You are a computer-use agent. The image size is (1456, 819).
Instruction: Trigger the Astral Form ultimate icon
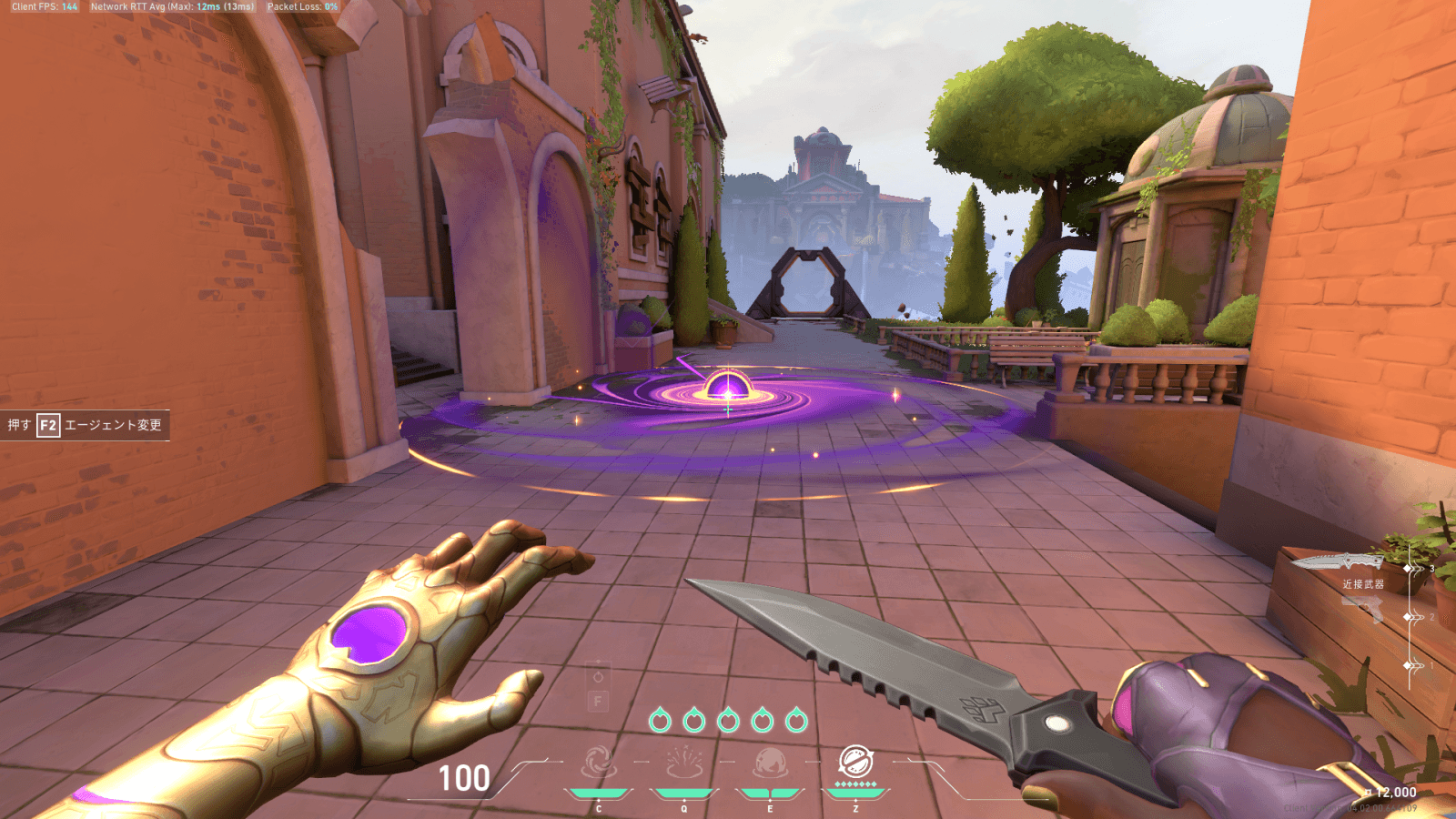pos(855,761)
